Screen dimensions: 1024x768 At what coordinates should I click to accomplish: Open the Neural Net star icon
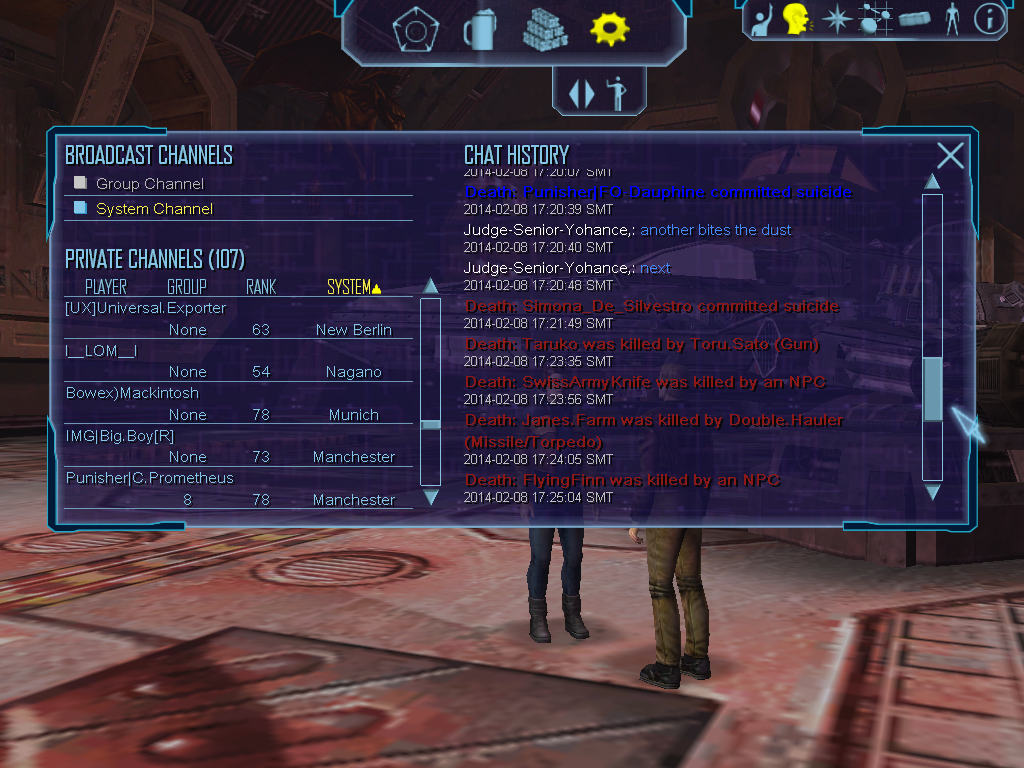point(835,19)
